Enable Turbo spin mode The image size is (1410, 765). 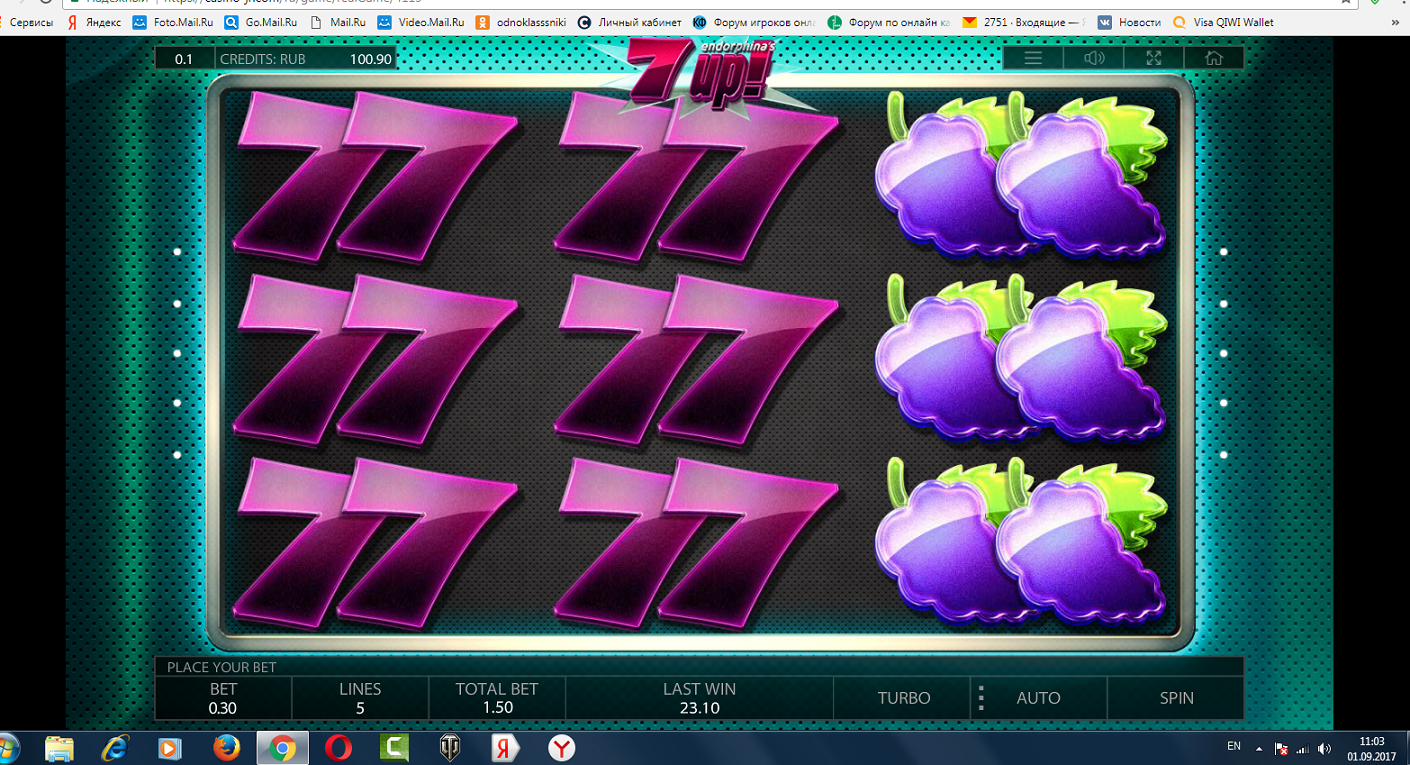(900, 697)
